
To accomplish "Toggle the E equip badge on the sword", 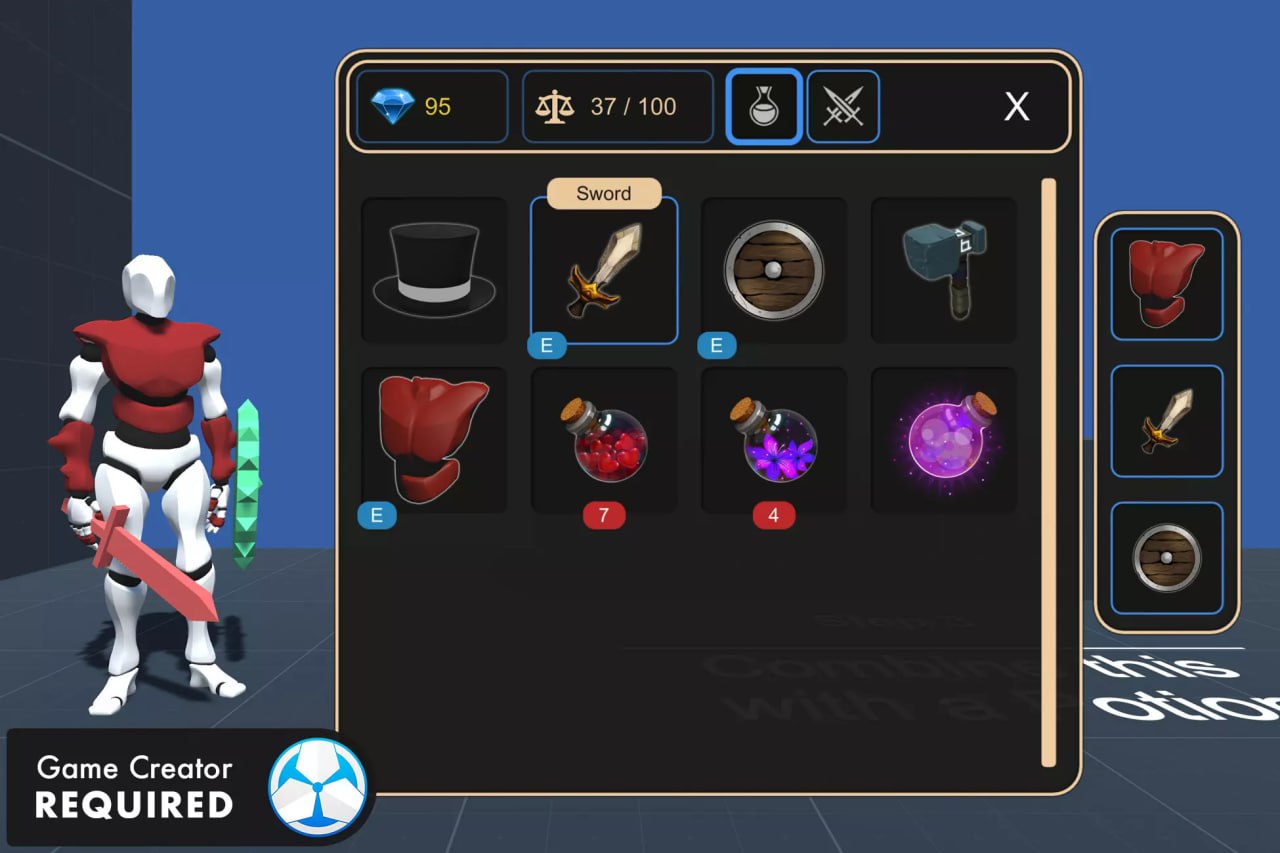I will click(x=548, y=345).
